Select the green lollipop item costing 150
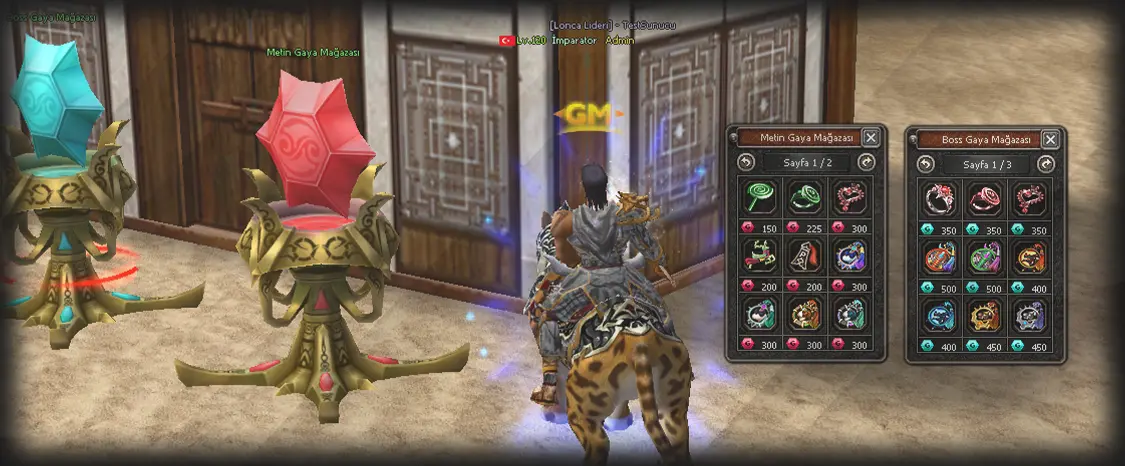This screenshot has height=466, width=1125. click(x=761, y=196)
